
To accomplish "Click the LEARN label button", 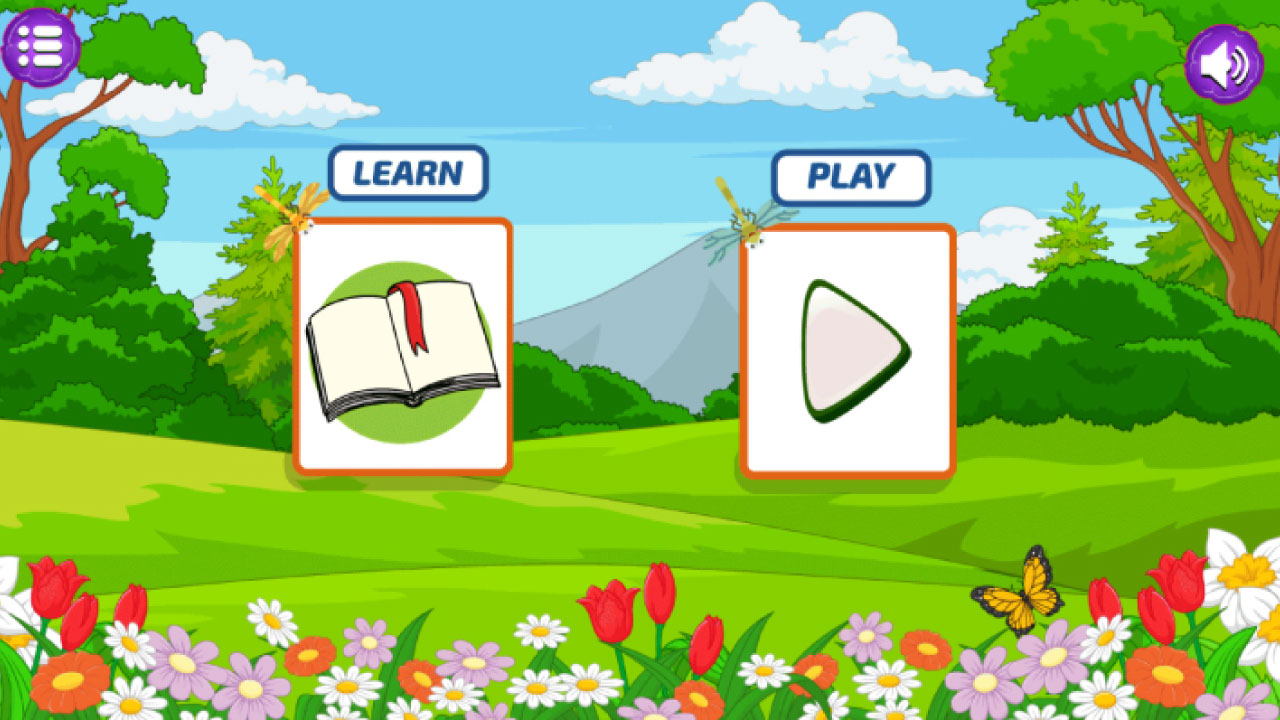I will tap(408, 173).
